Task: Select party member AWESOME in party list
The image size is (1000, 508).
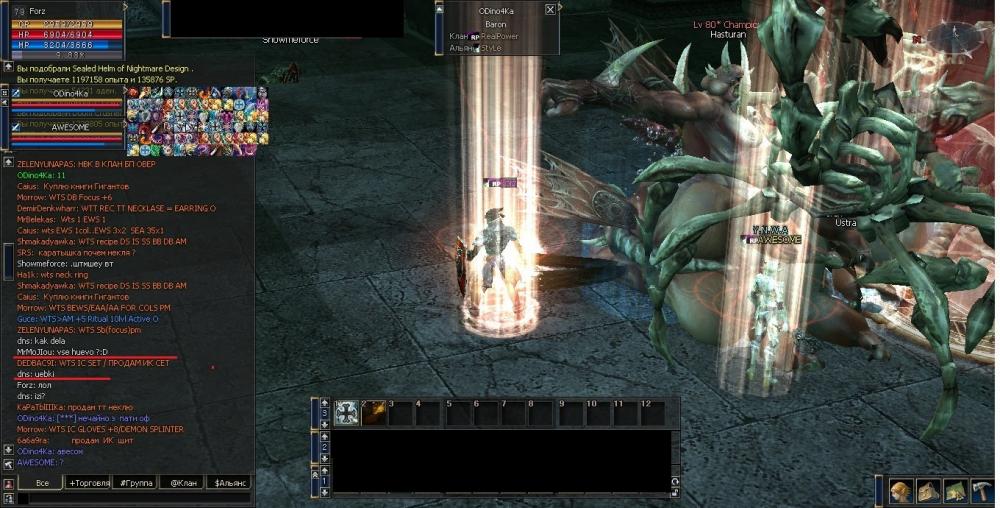Action: 68,127
